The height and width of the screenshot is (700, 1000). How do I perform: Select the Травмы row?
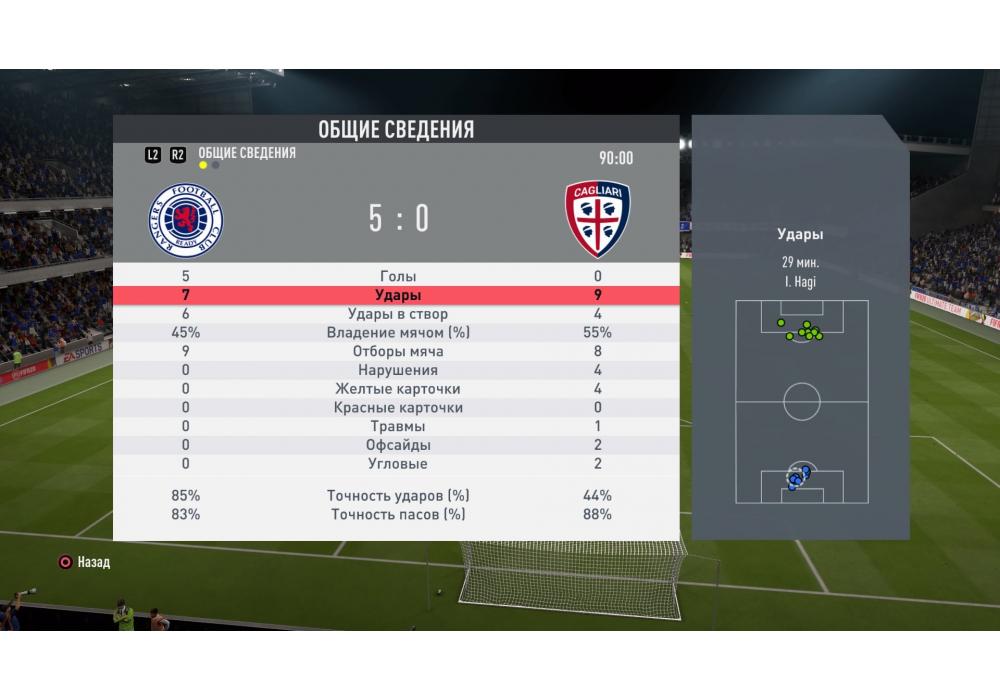[x=398, y=427]
